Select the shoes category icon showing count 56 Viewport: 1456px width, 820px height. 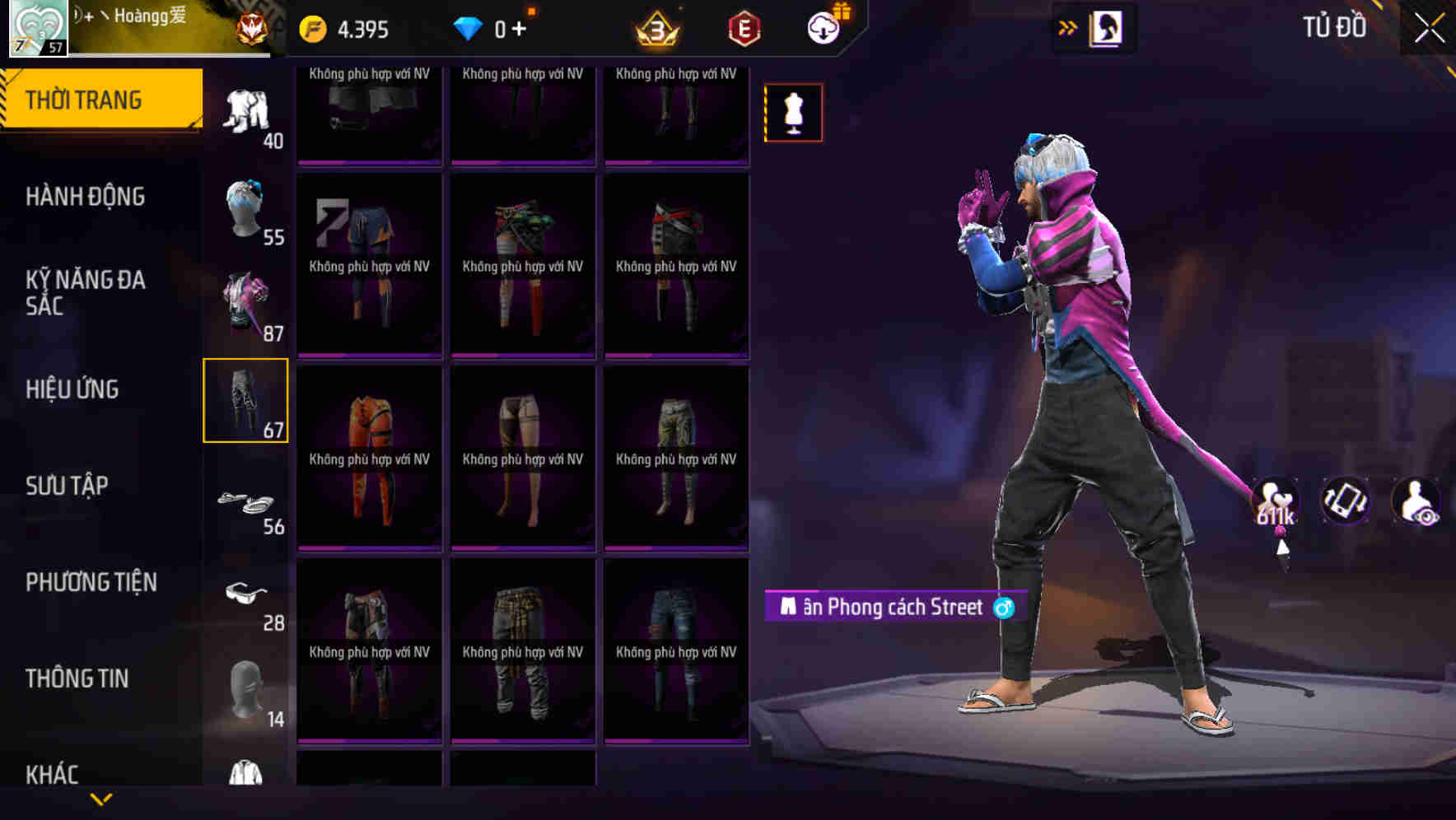coord(246,502)
